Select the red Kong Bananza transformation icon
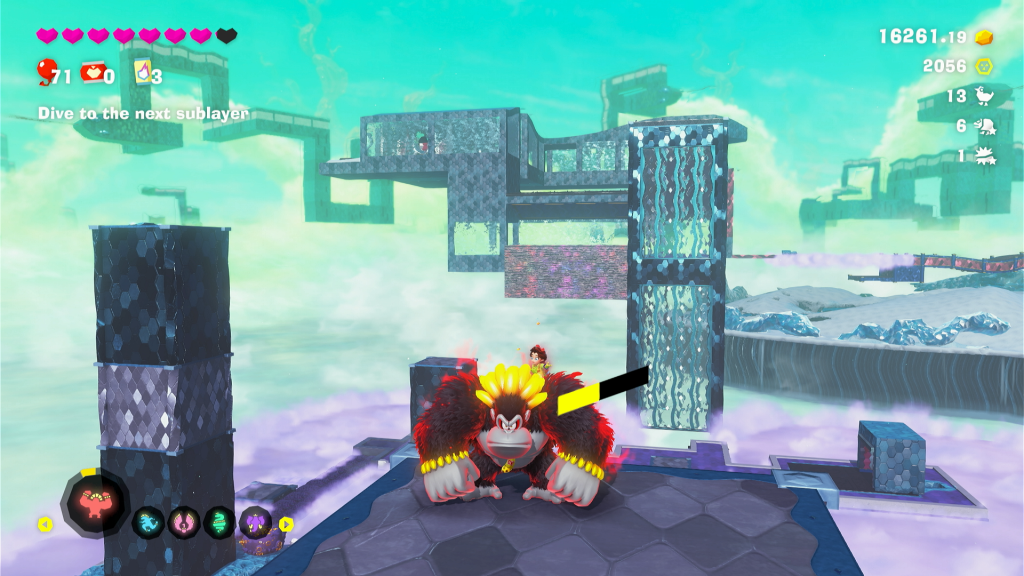Viewport: 1024px width, 576px height. (95, 501)
